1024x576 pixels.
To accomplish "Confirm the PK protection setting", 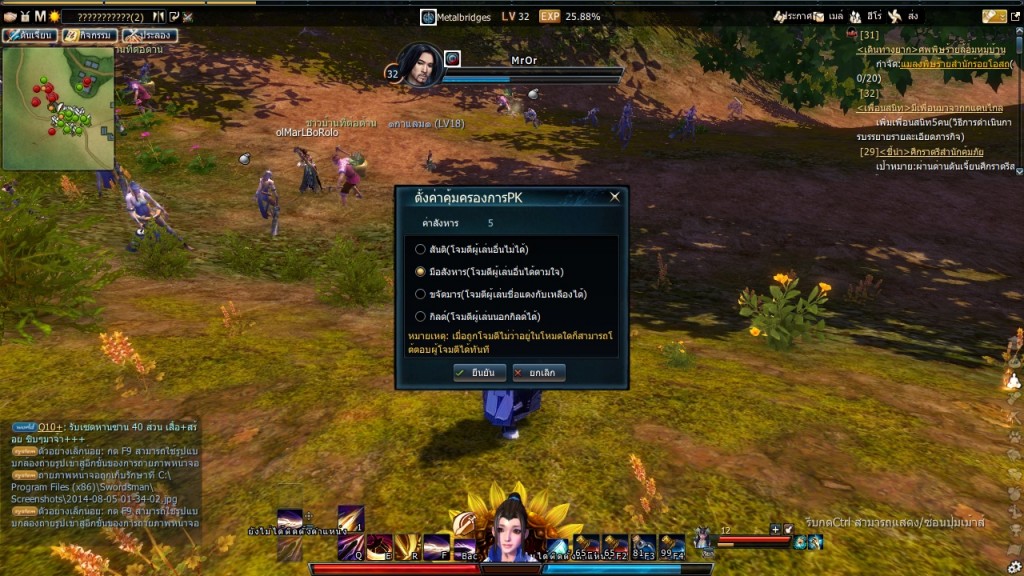I will click(x=472, y=373).
